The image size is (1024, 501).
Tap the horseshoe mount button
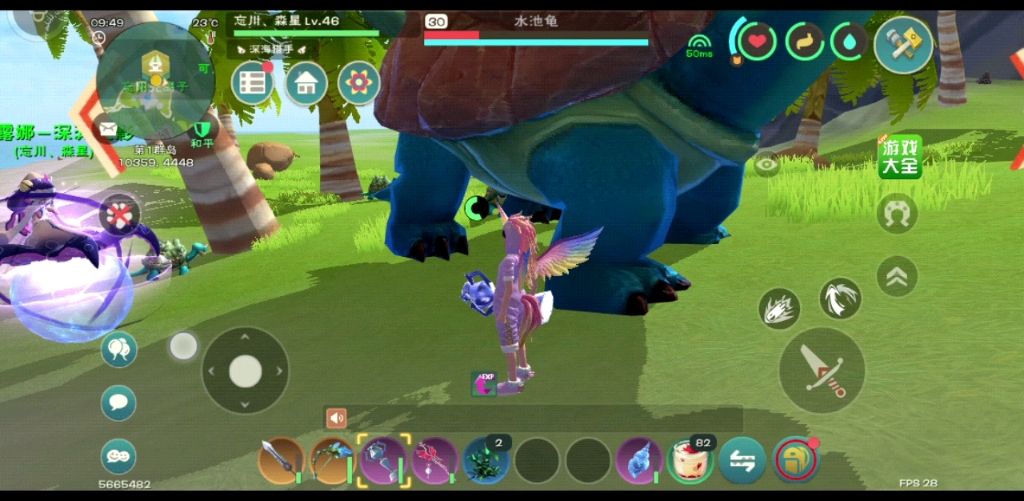tap(897, 213)
